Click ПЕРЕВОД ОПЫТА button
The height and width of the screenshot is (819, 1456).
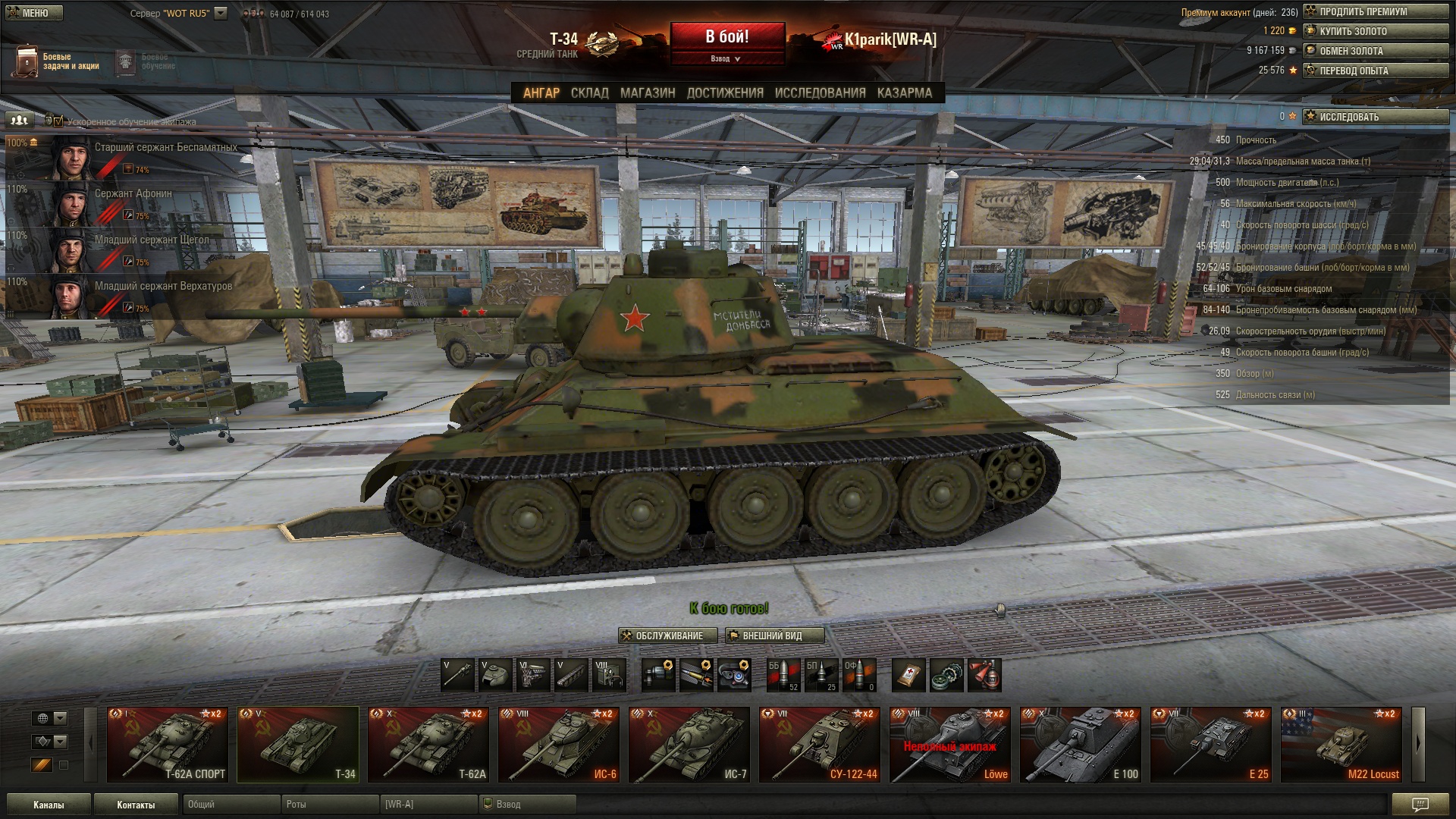[x=1375, y=71]
